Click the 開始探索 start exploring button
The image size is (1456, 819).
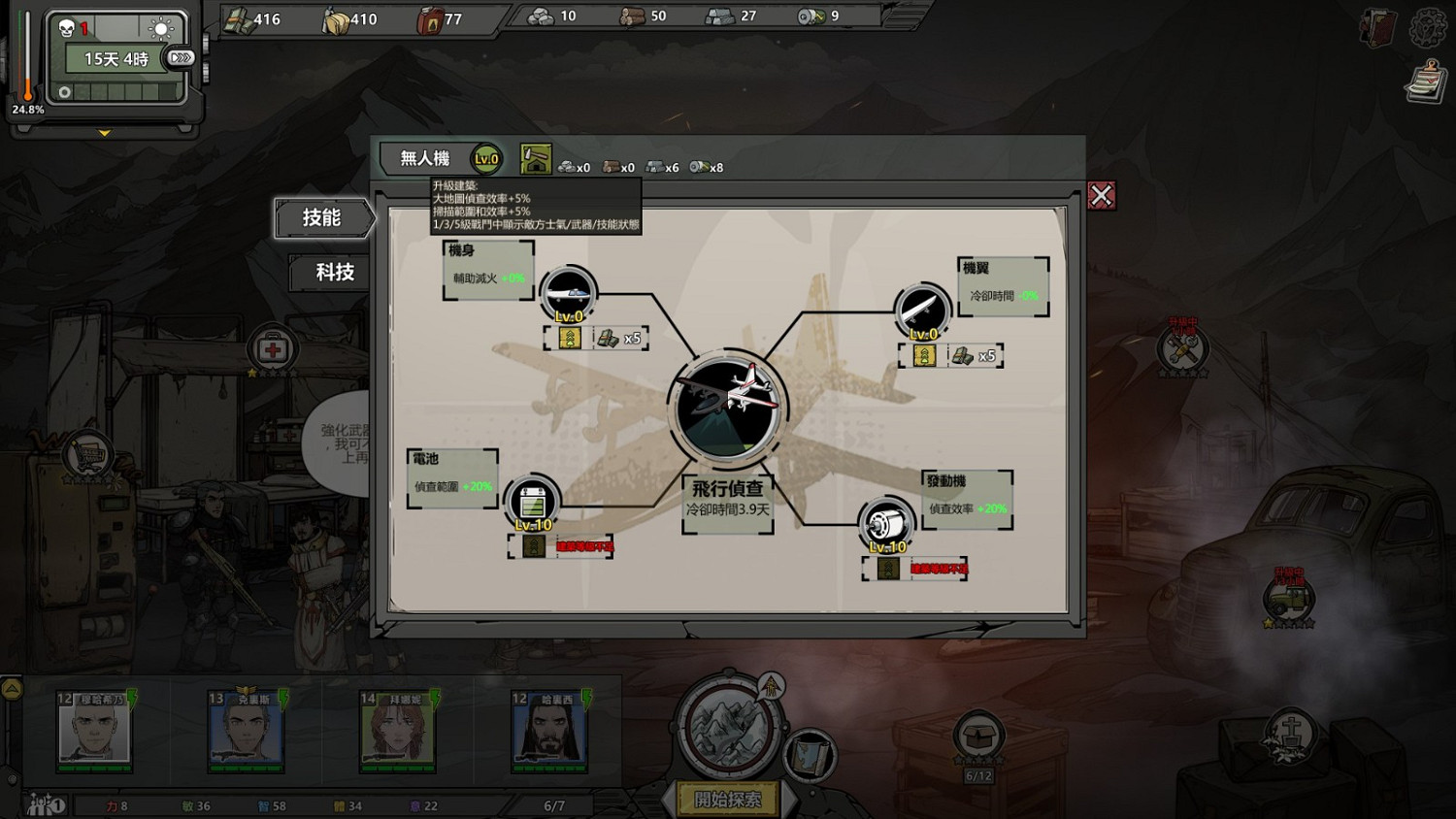click(728, 800)
